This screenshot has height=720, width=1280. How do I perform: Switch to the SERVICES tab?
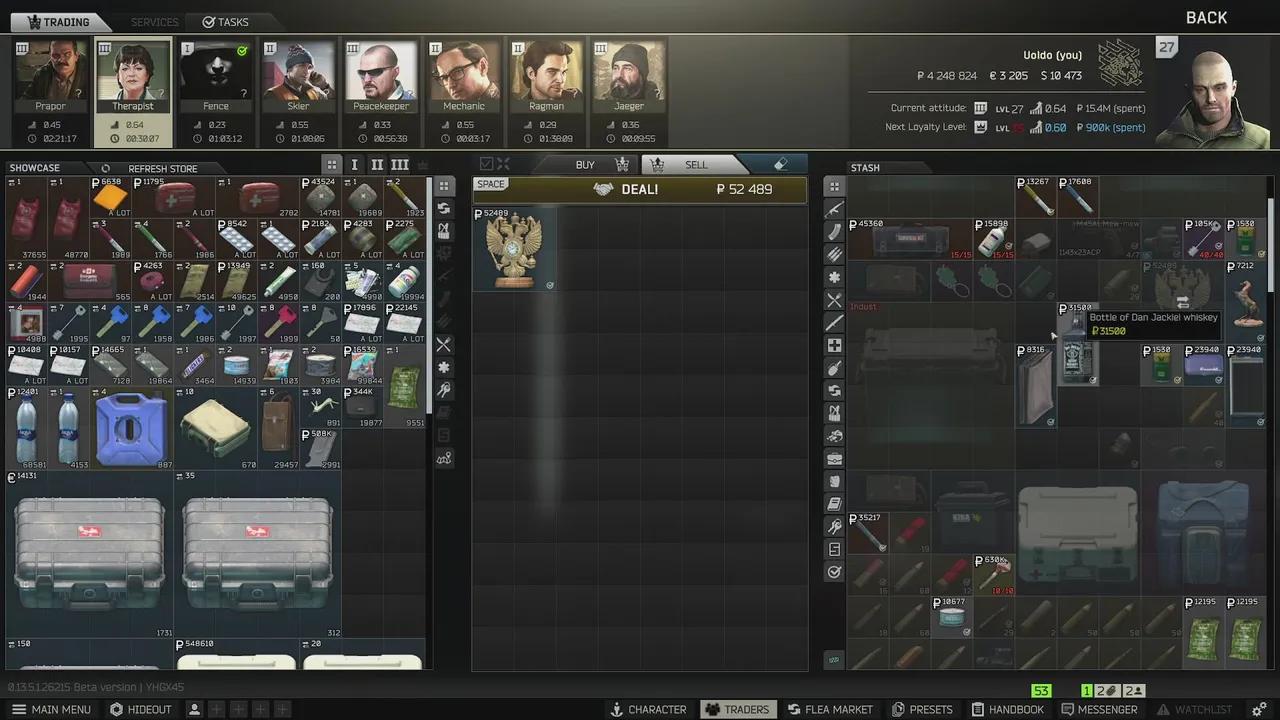[154, 21]
